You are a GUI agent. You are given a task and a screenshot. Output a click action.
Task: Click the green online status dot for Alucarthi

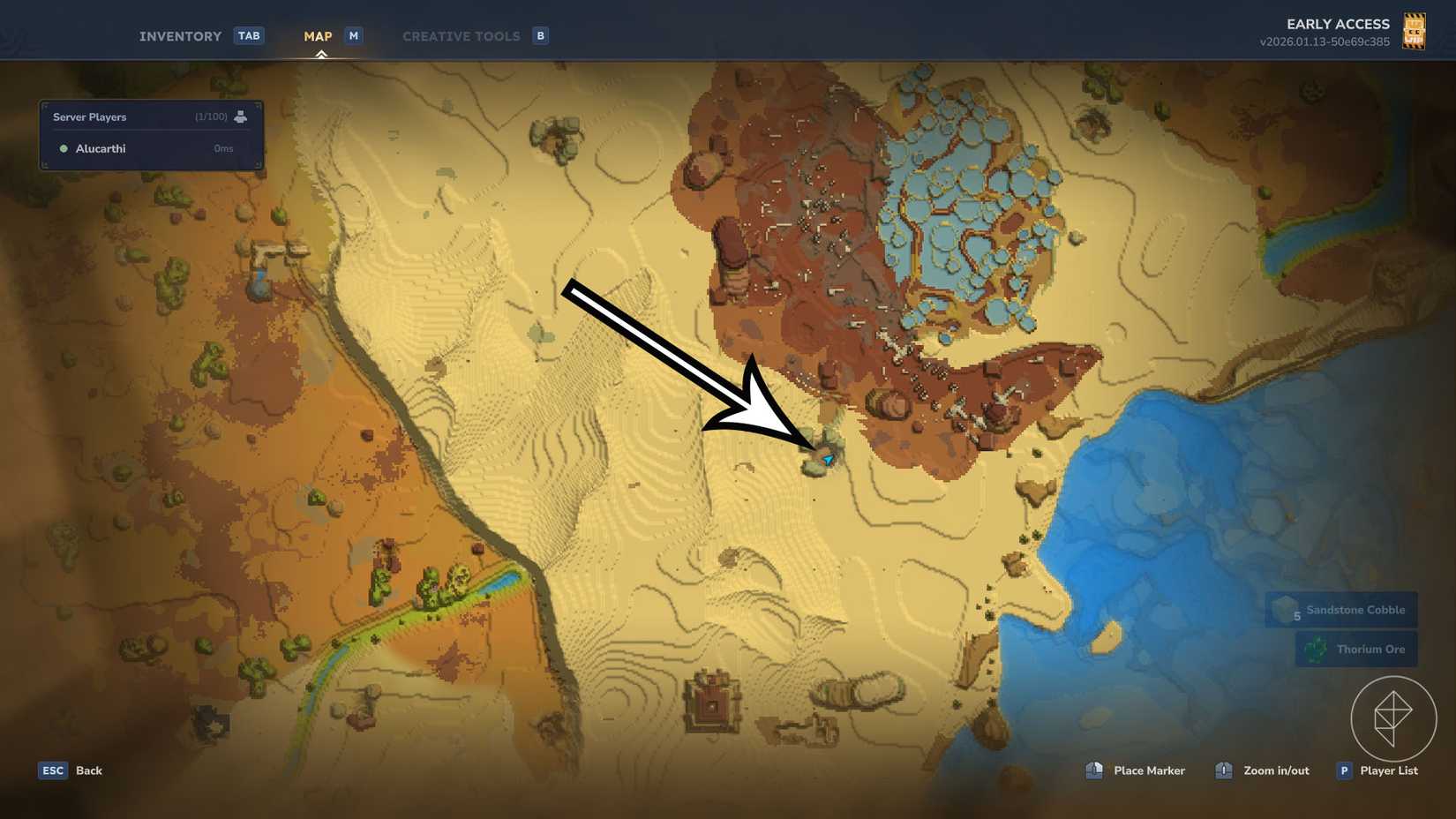61,148
